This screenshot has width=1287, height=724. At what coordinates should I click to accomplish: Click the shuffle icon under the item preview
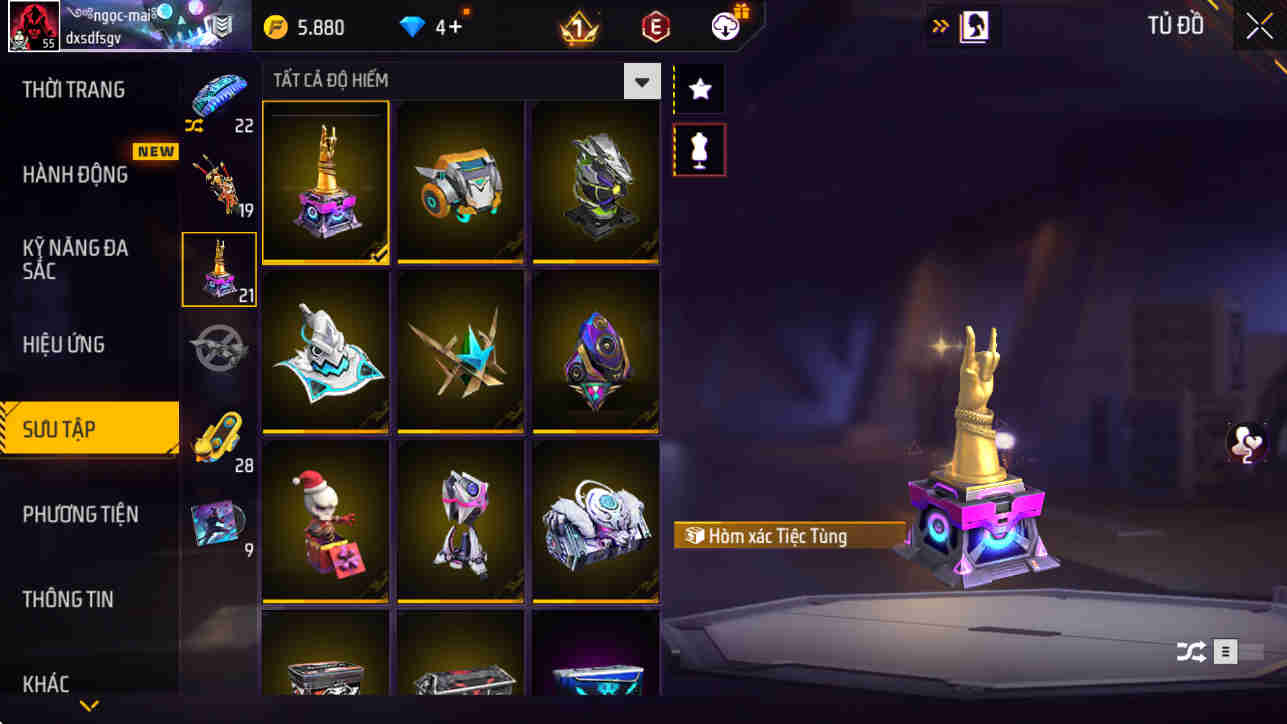click(1190, 651)
